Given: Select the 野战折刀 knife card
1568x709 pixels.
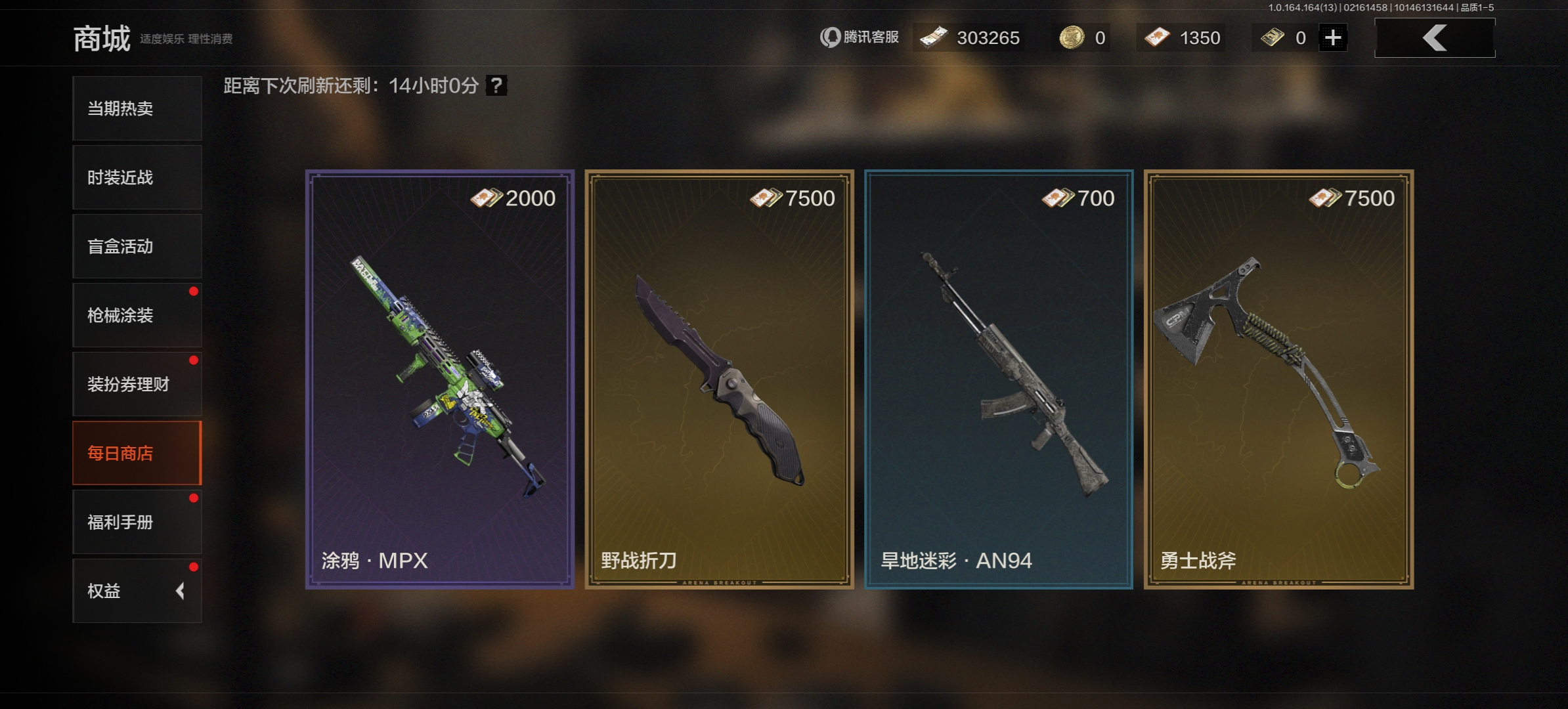Looking at the screenshot, I should (x=719, y=379).
